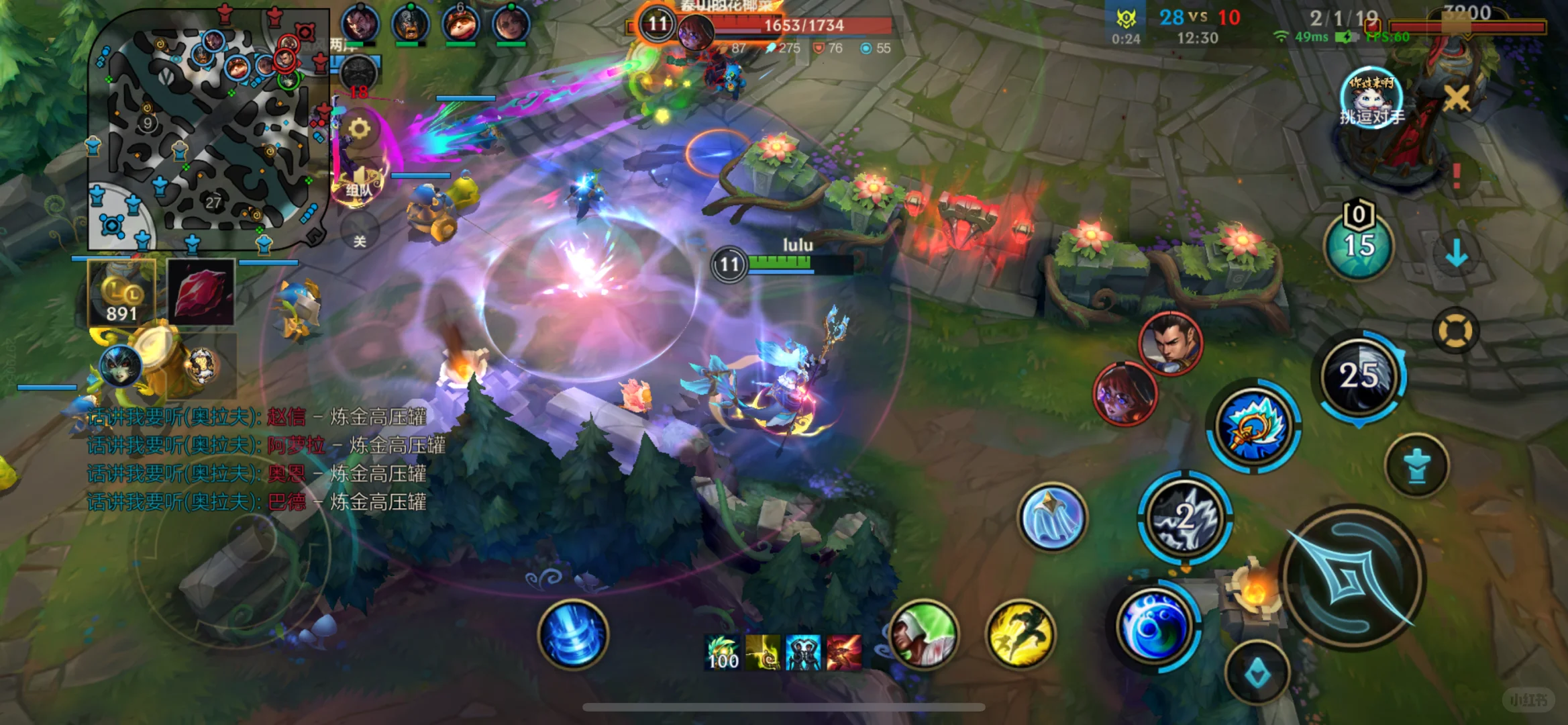The width and height of the screenshot is (1568, 725).
Task: Use the yellow running-figure summoner spell
Action: click(1020, 634)
